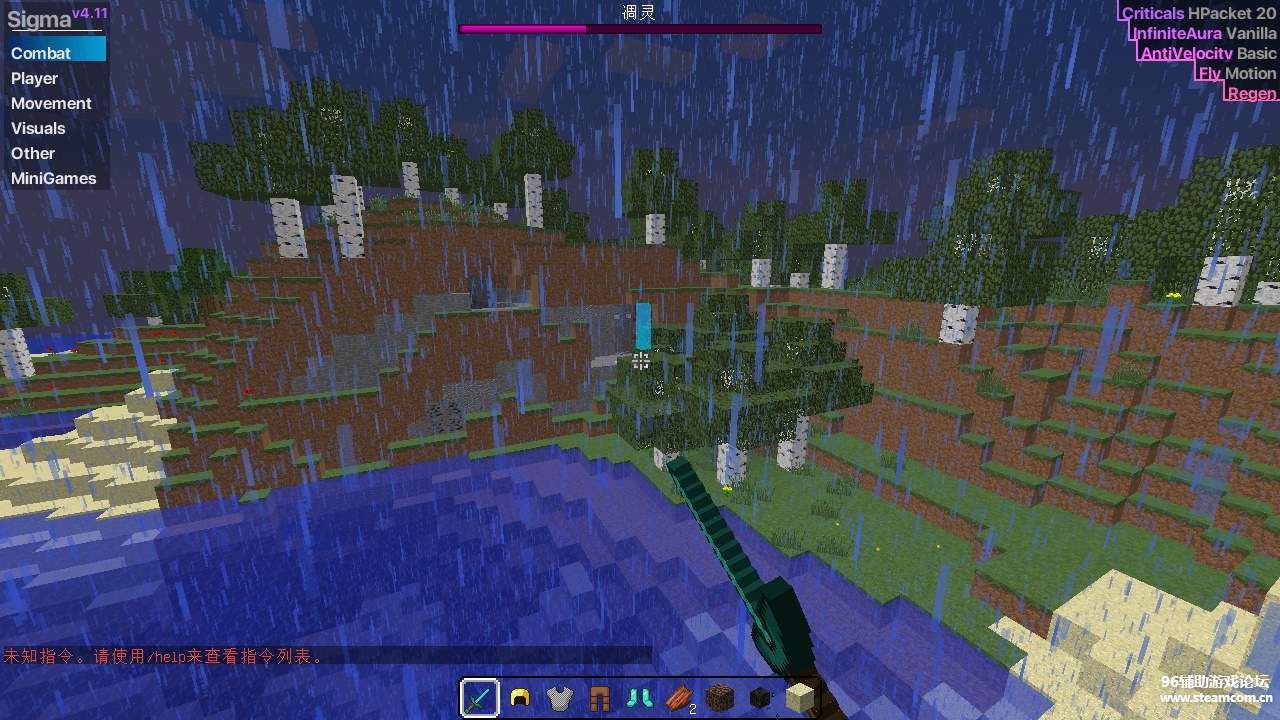Select the stack of two brown sticks
This screenshot has width=1280, height=720.
point(679,697)
